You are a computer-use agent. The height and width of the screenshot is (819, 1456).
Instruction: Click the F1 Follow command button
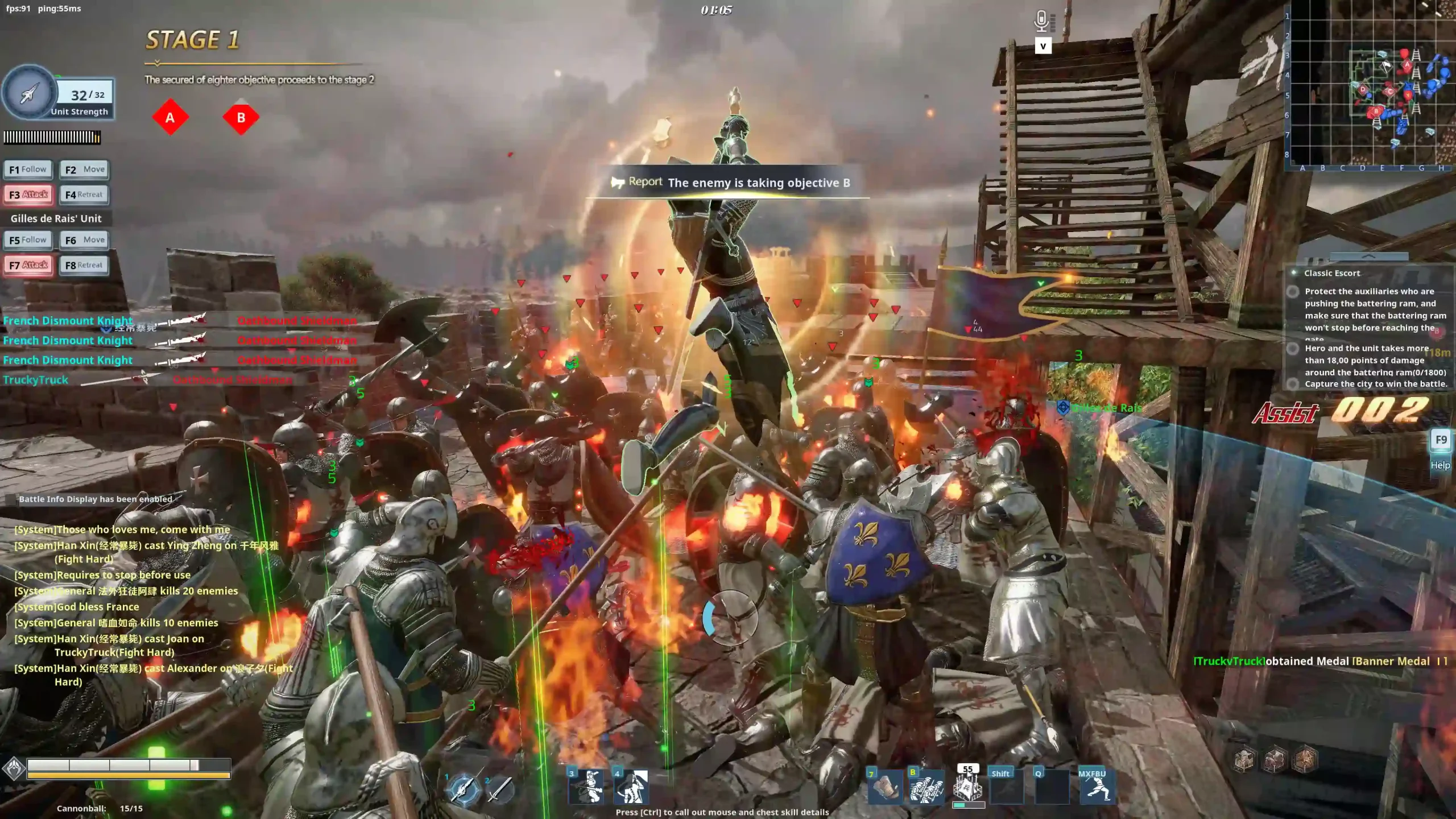coord(28,169)
